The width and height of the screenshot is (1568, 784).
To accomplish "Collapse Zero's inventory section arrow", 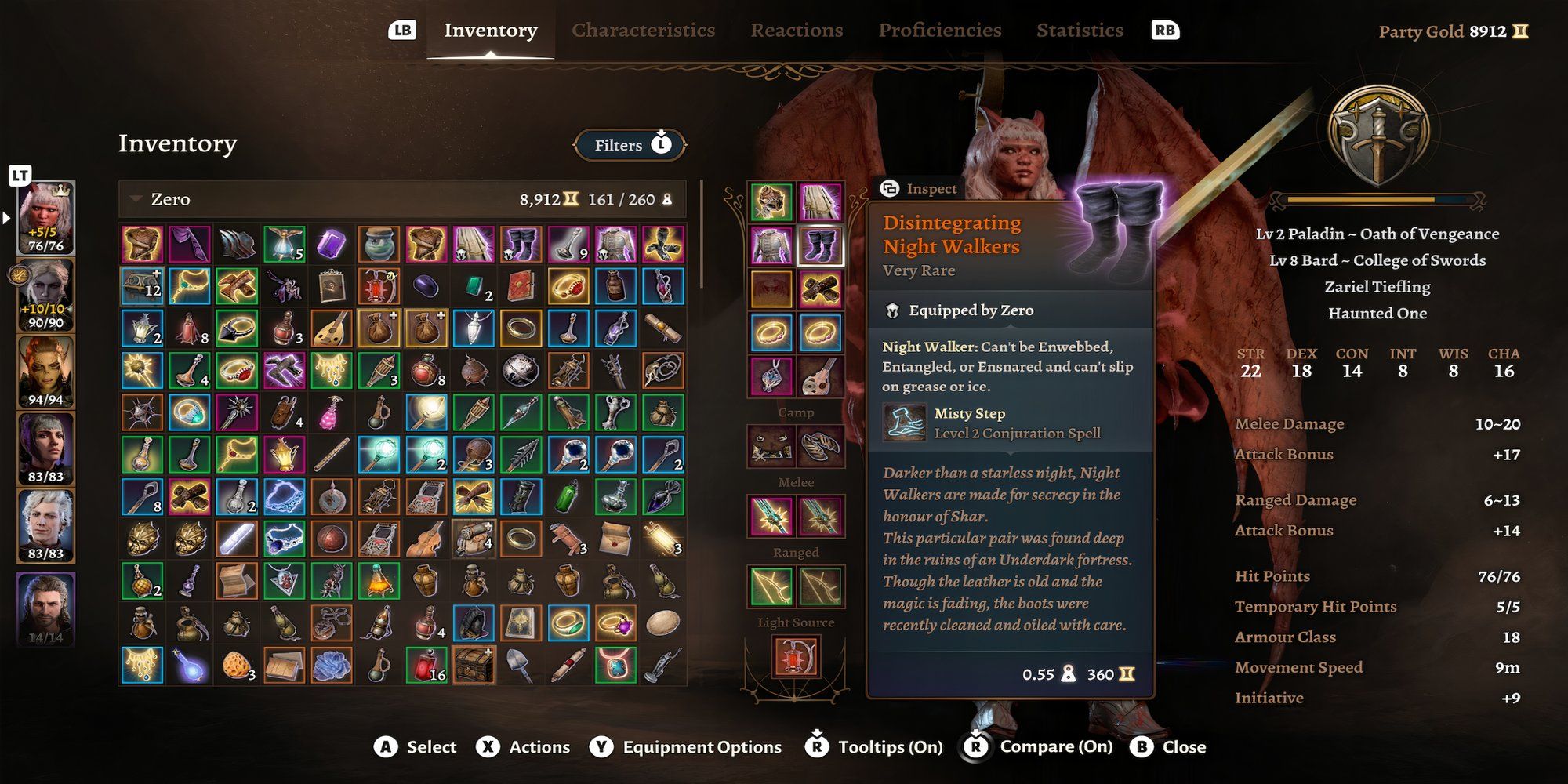I will coord(136,199).
